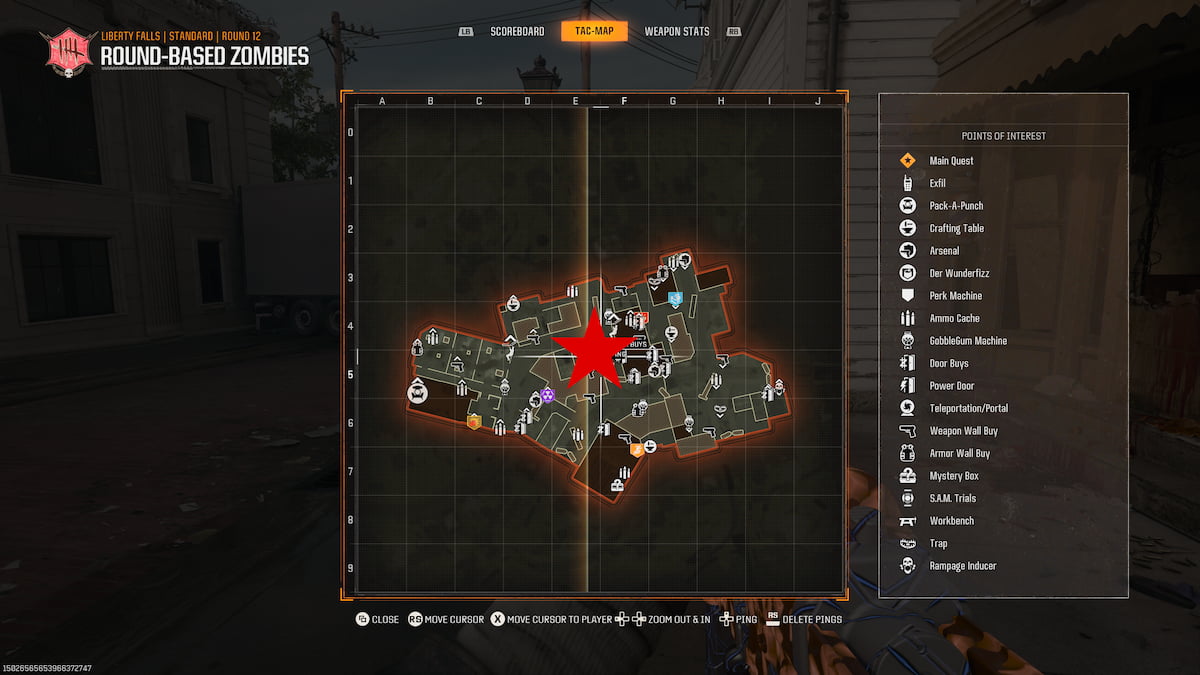1200x675 pixels.
Task: Select GobbleGum Machine in the legend
Action: tap(968, 341)
